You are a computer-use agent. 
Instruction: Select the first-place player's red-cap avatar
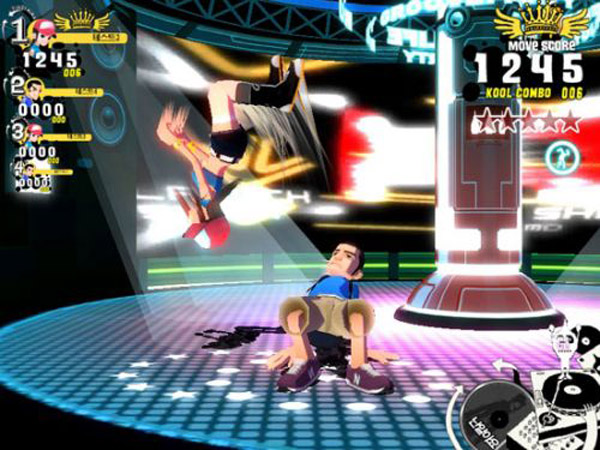pos(43,30)
